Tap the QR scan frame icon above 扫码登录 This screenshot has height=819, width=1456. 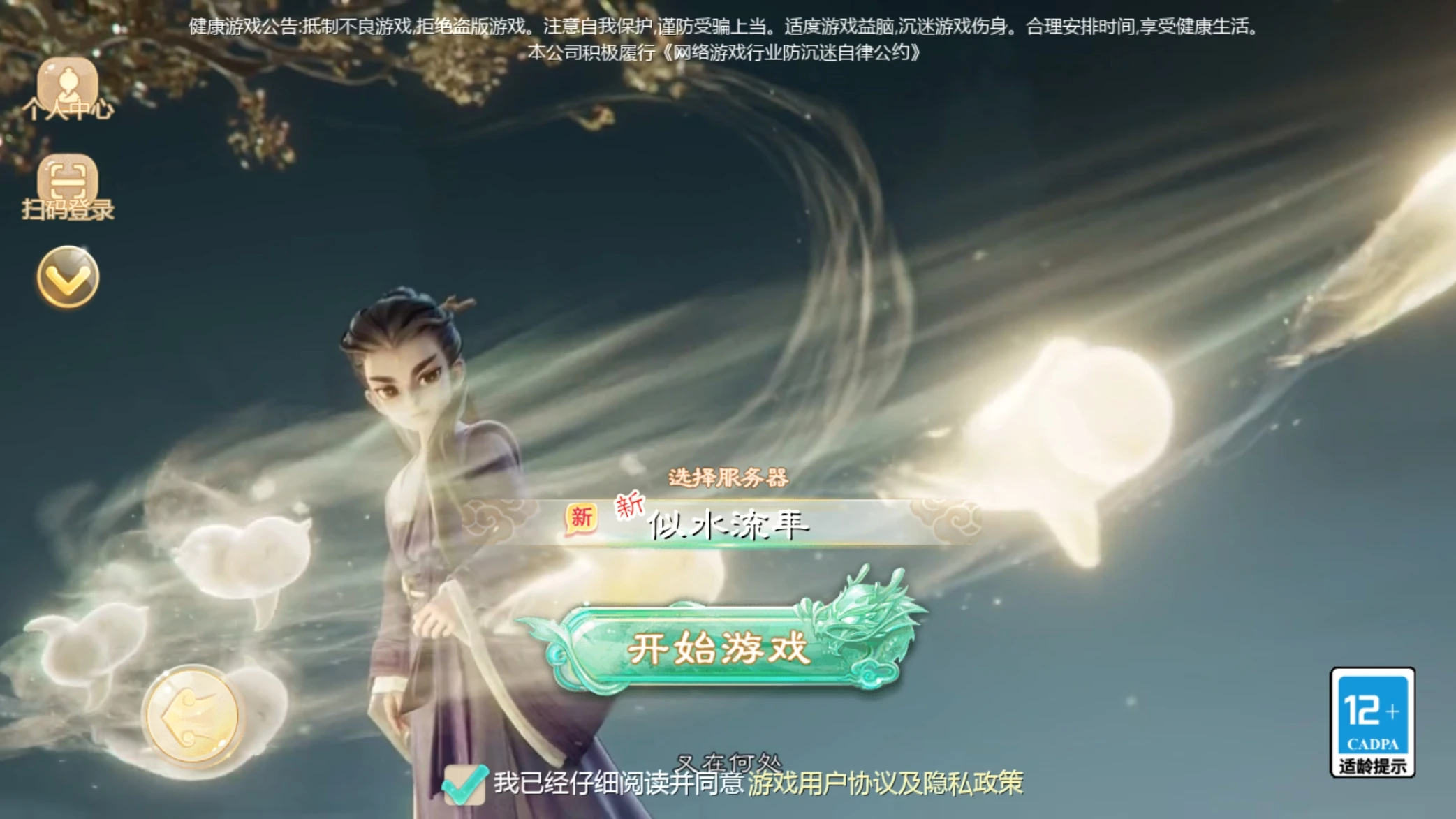[68, 179]
